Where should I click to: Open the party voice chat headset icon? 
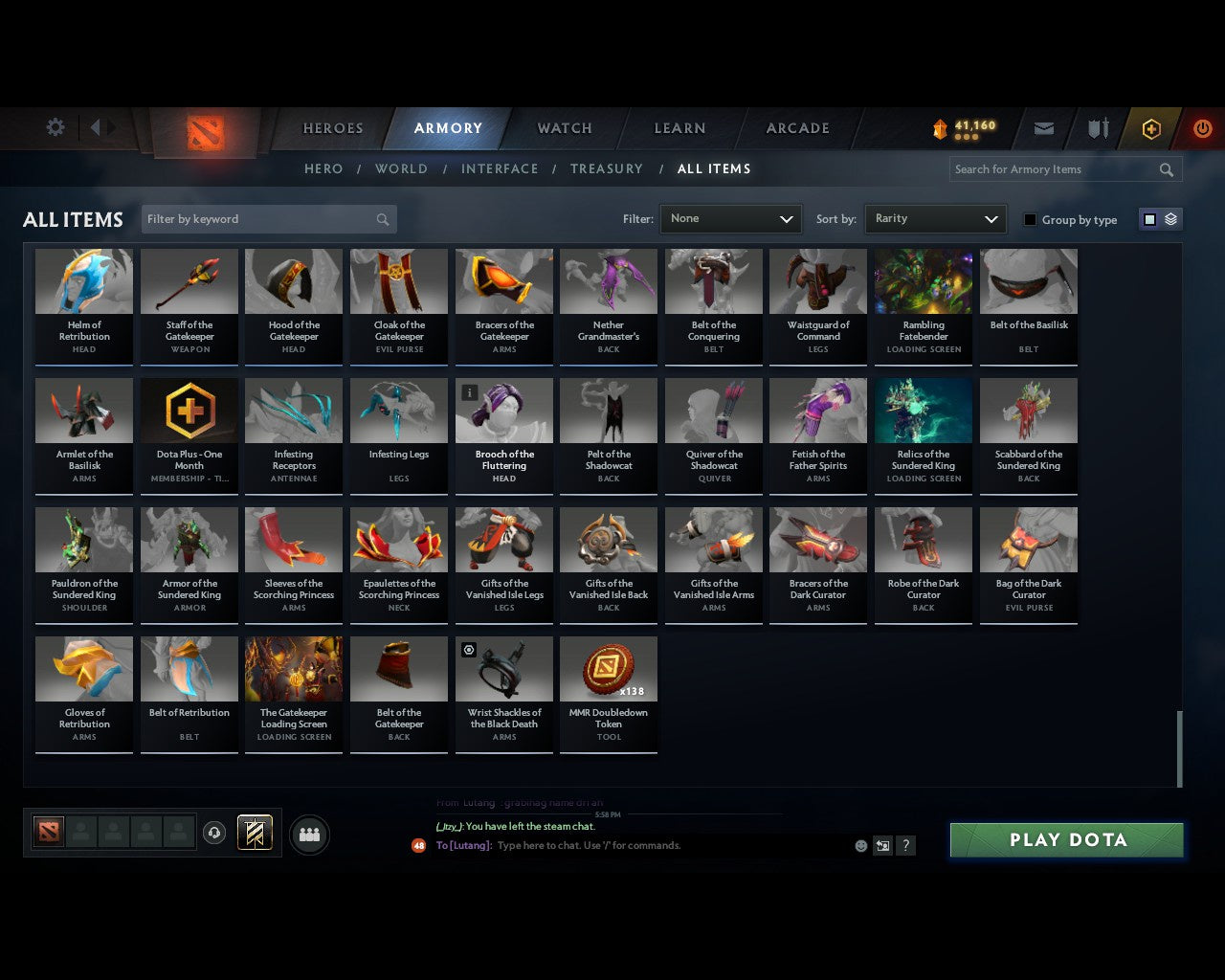214,833
